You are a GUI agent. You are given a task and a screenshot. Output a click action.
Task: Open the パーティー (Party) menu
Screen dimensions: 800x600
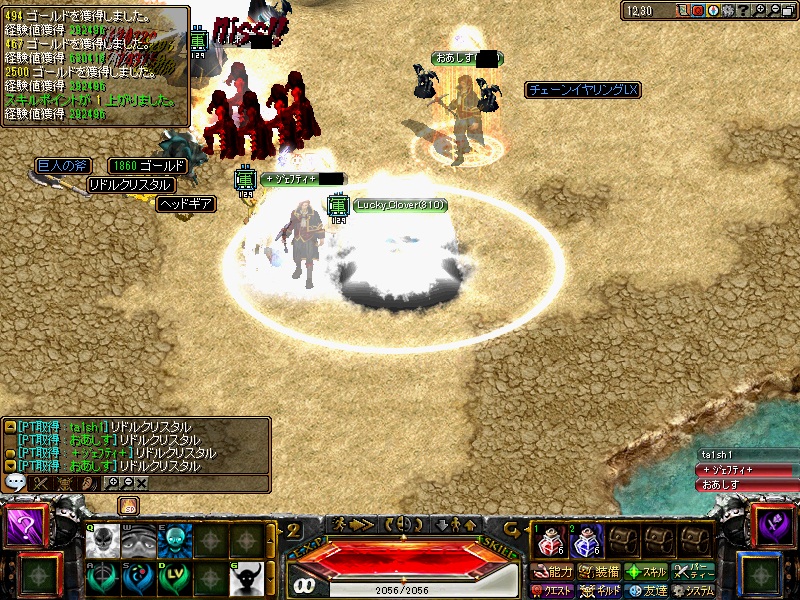[x=693, y=572]
